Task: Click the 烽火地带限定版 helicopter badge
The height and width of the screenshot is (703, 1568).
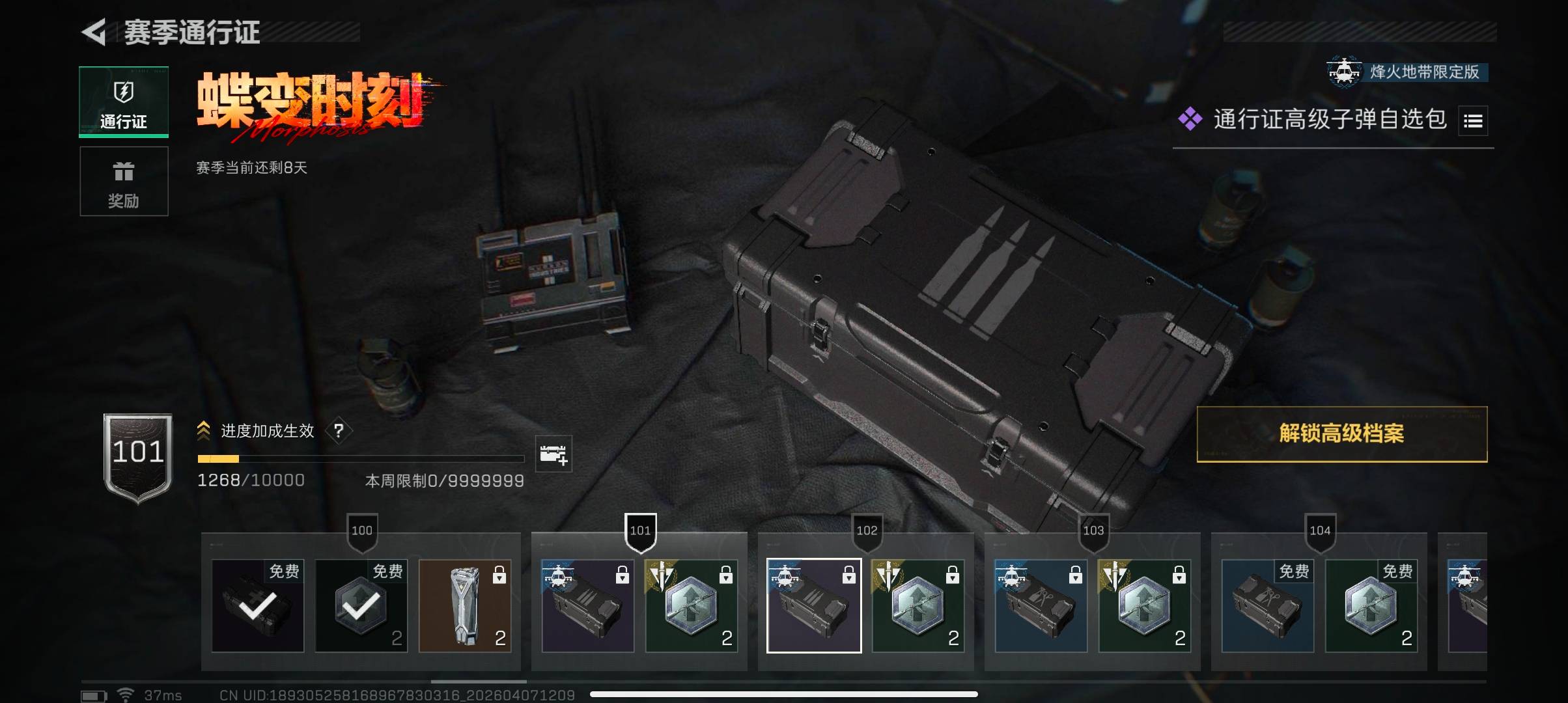Action: click(1345, 72)
